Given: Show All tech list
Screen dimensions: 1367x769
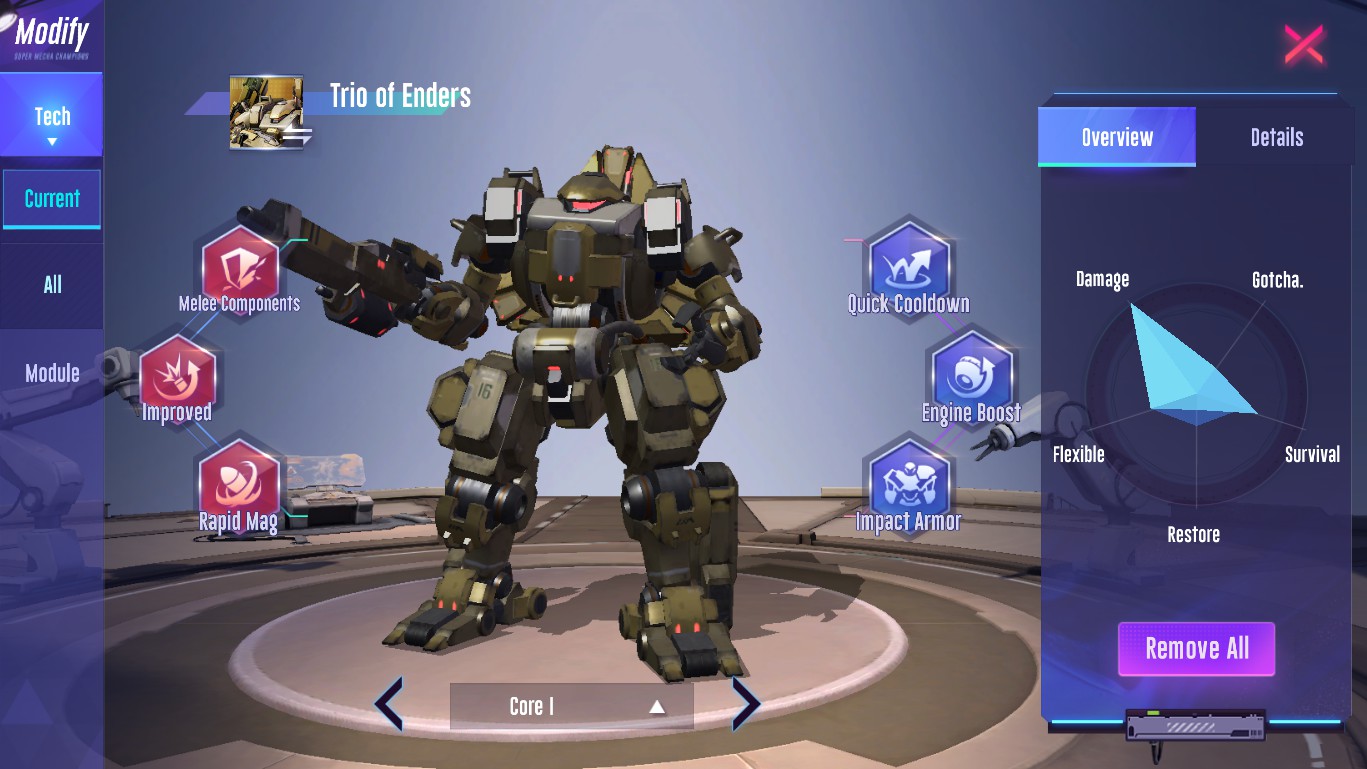Looking at the screenshot, I should [52, 285].
